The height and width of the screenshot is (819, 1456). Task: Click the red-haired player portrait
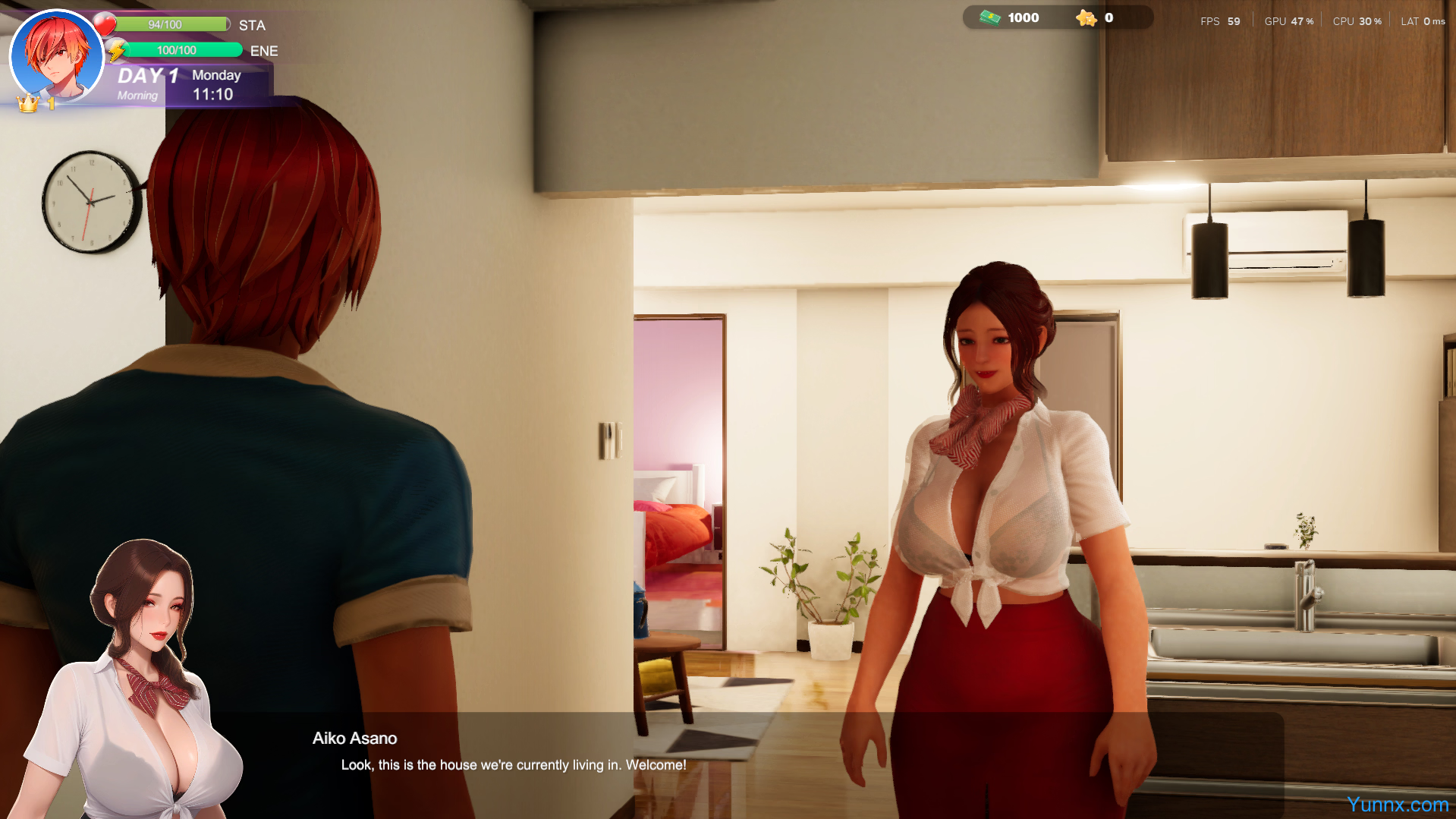pos(56,56)
